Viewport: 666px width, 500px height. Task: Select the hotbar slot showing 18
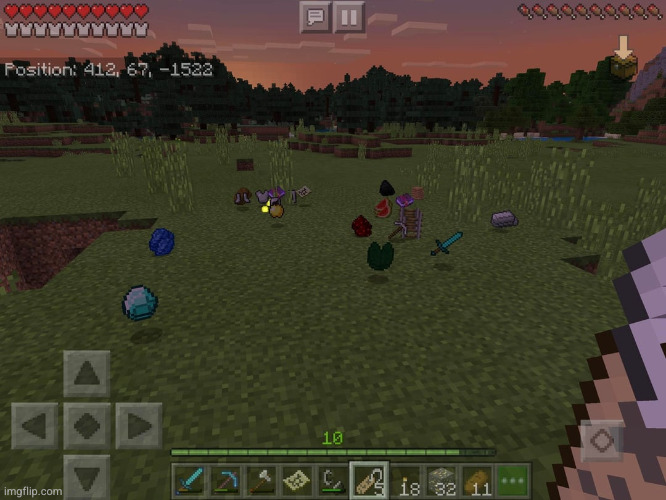click(x=405, y=481)
